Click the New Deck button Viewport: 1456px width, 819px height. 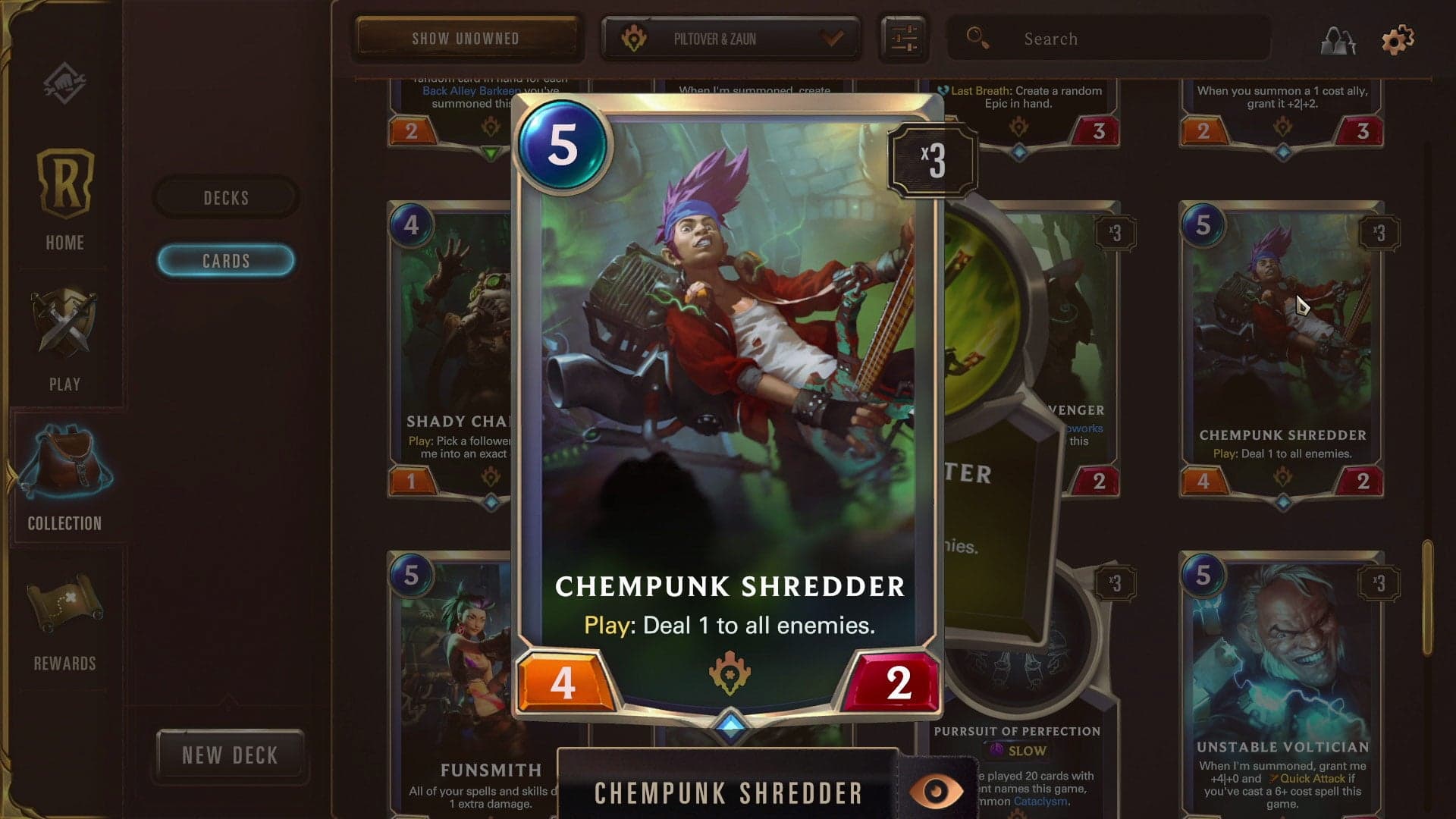[230, 754]
